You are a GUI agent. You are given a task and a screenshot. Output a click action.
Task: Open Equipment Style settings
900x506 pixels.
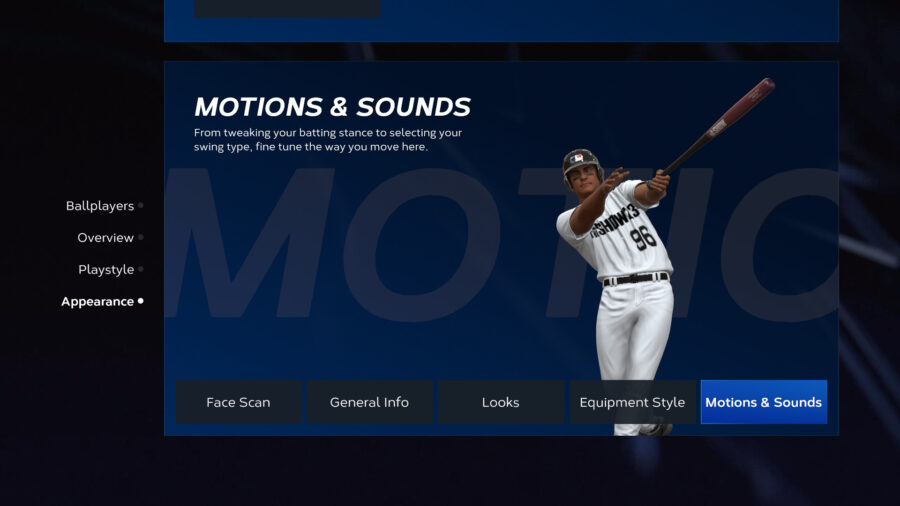(632, 402)
